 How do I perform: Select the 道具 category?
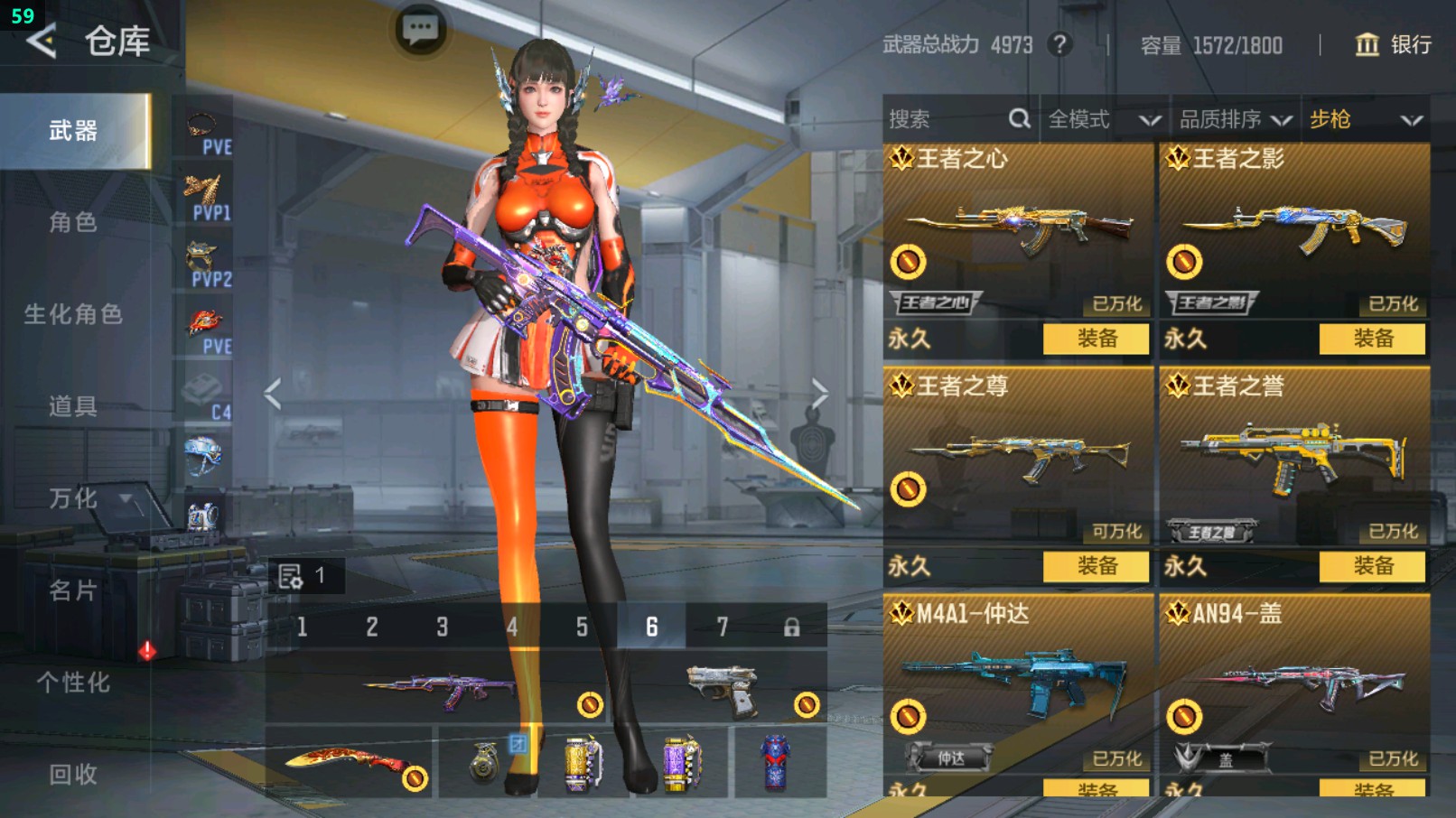point(73,406)
